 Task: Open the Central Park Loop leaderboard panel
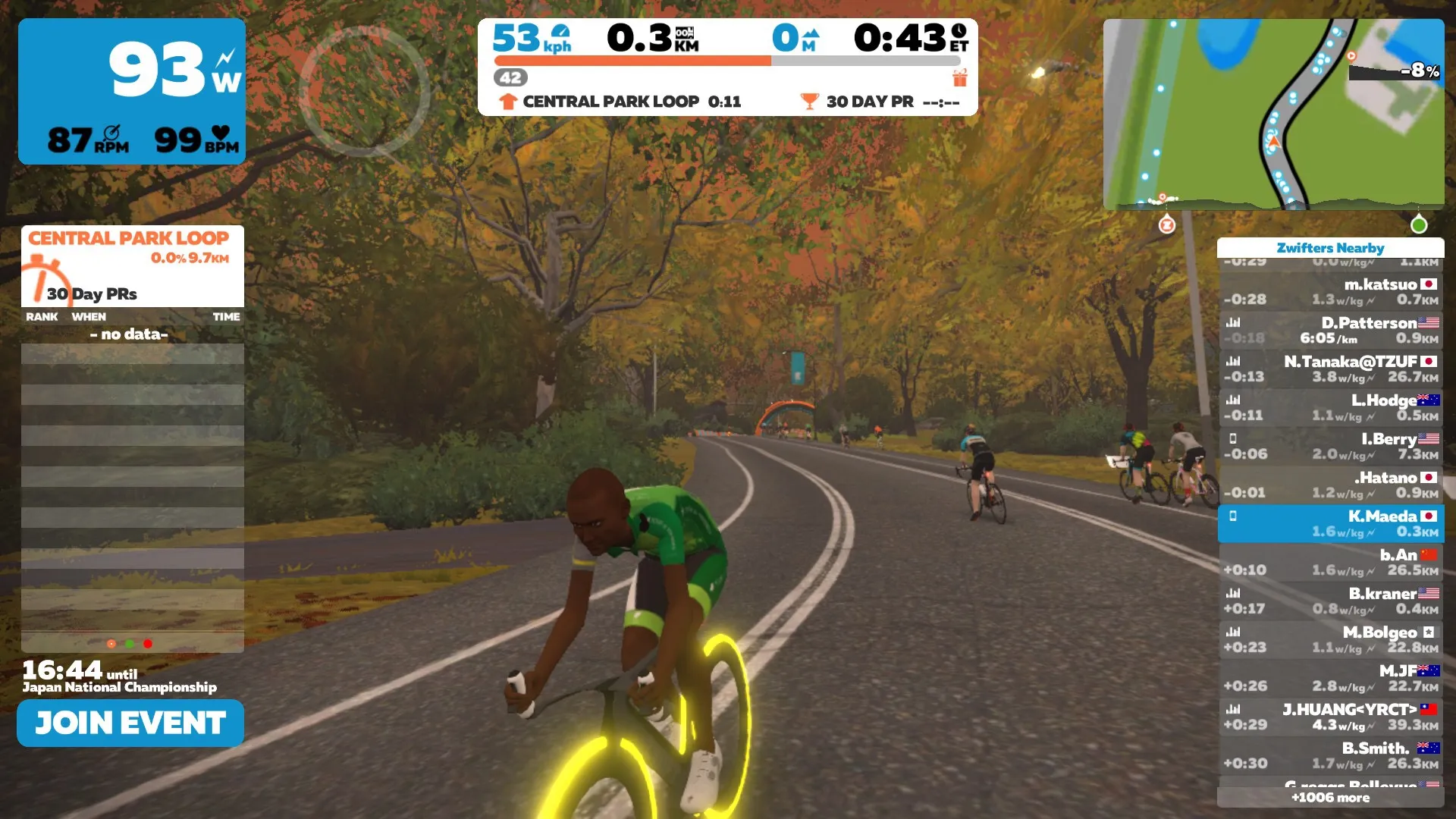pyautogui.click(x=132, y=265)
